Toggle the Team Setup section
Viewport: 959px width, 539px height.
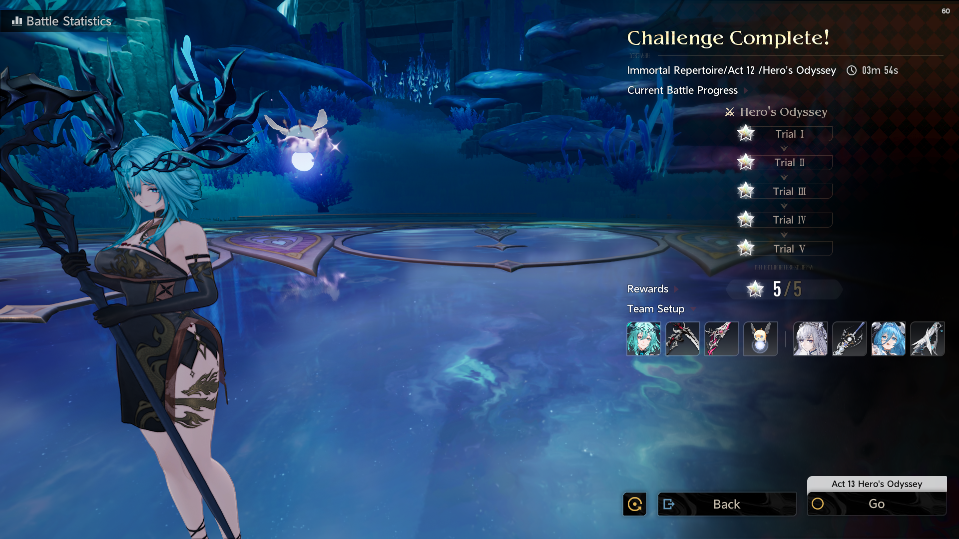(x=656, y=309)
